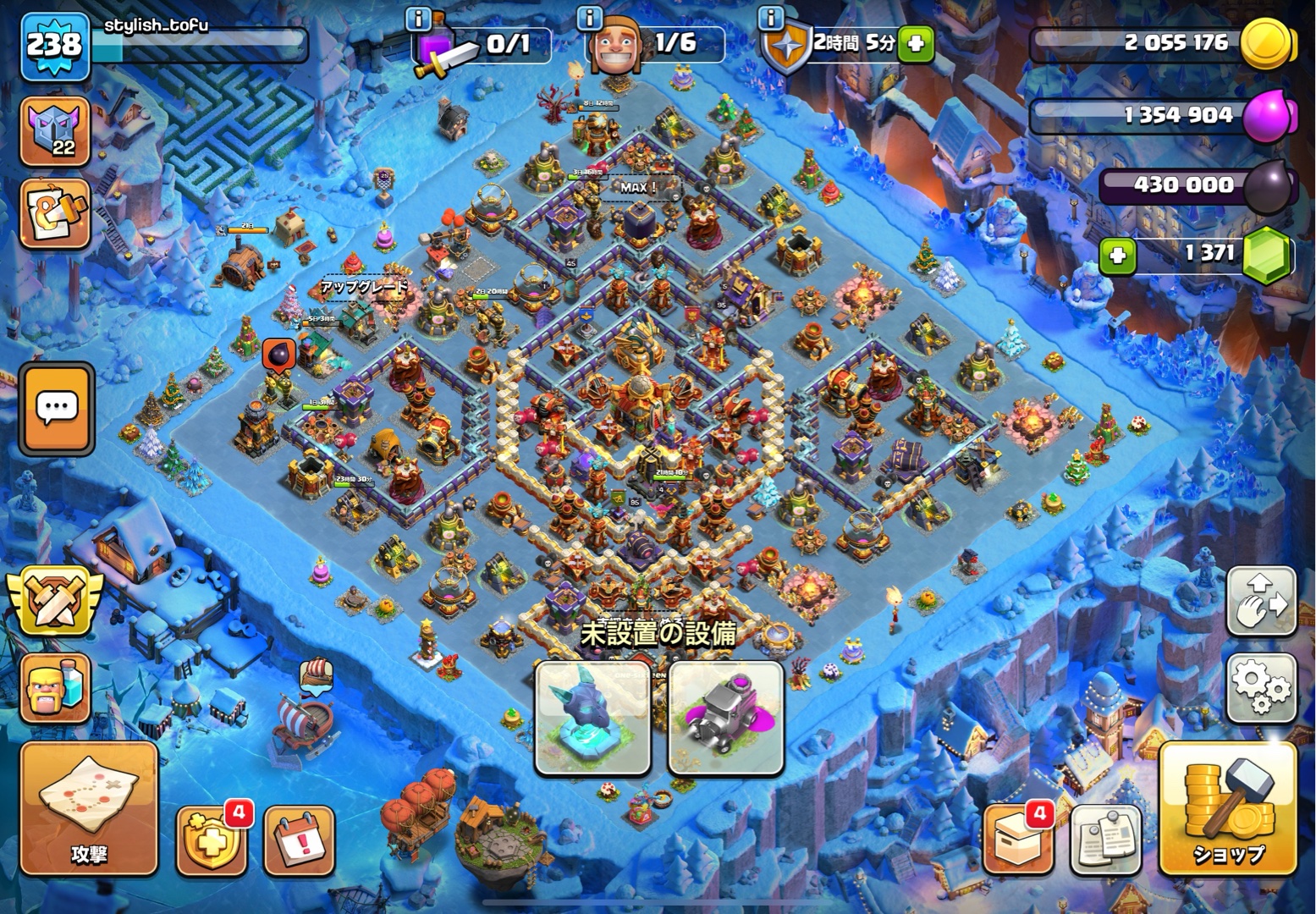
Task: Open the calendar events button
Action: pyautogui.click(x=300, y=841)
